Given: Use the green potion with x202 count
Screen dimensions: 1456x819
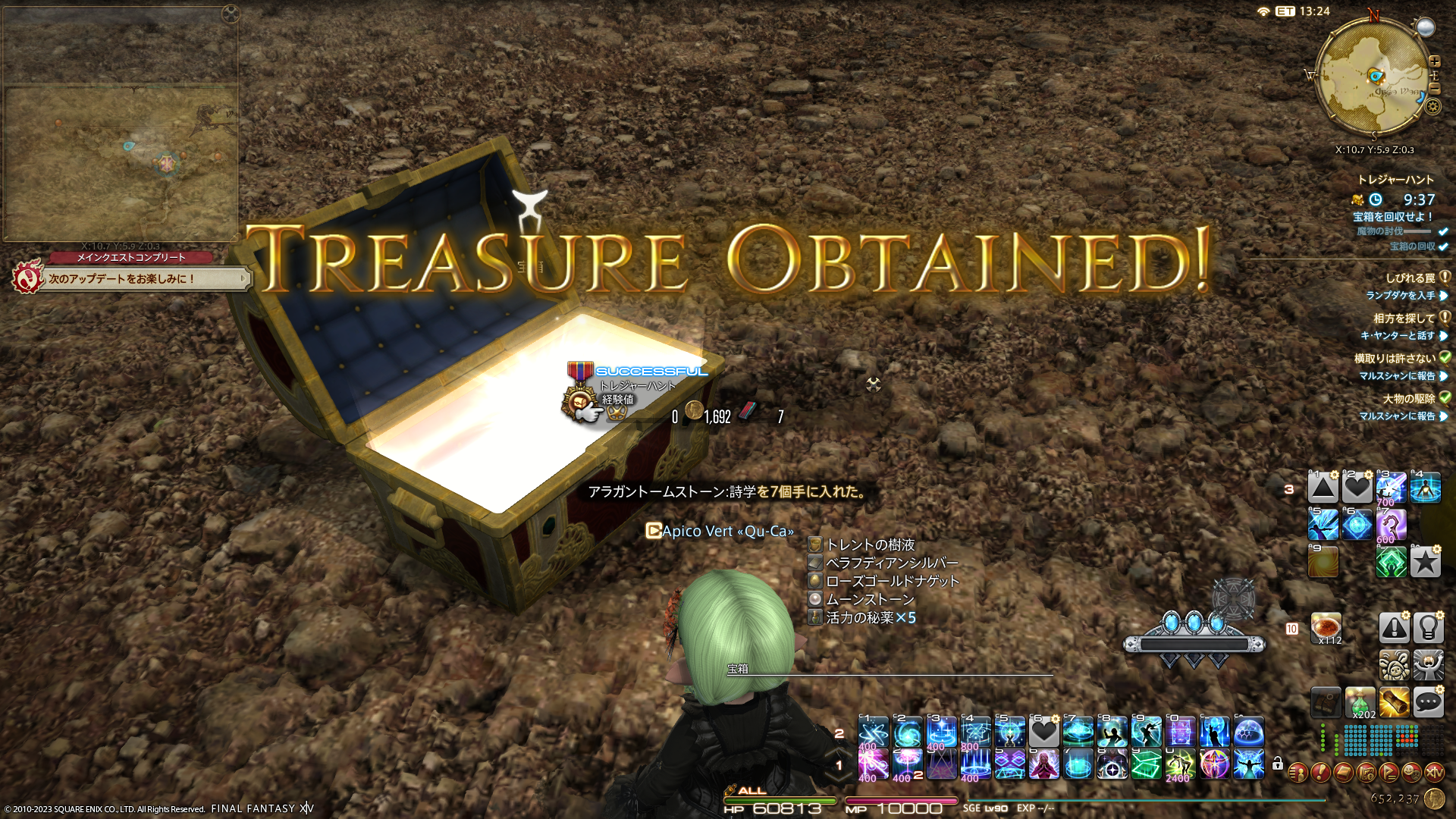Looking at the screenshot, I should pos(1360,702).
